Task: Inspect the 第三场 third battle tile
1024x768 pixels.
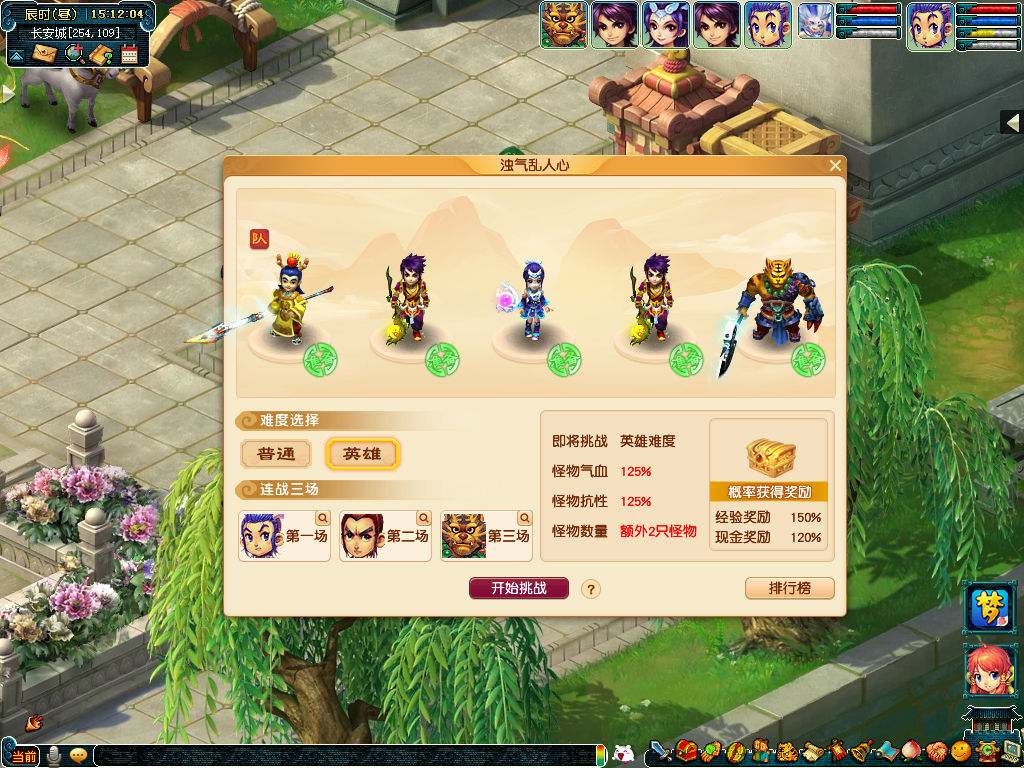Action: [486, 536]
